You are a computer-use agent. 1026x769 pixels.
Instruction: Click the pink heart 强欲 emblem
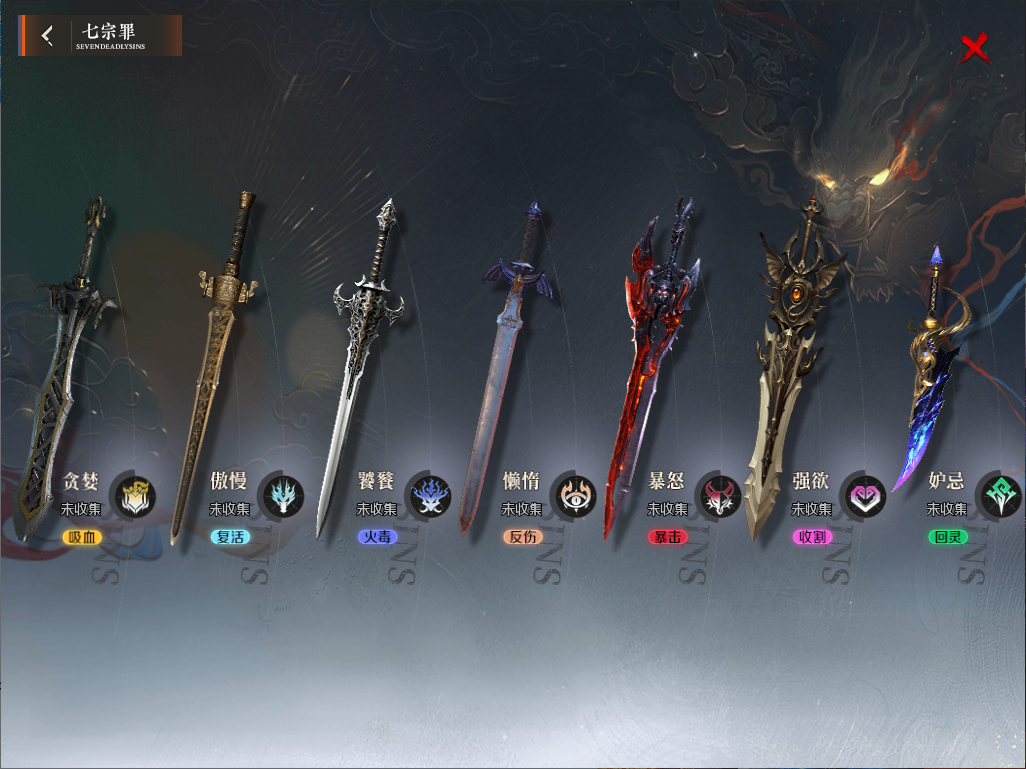click(x=863, y=496)
